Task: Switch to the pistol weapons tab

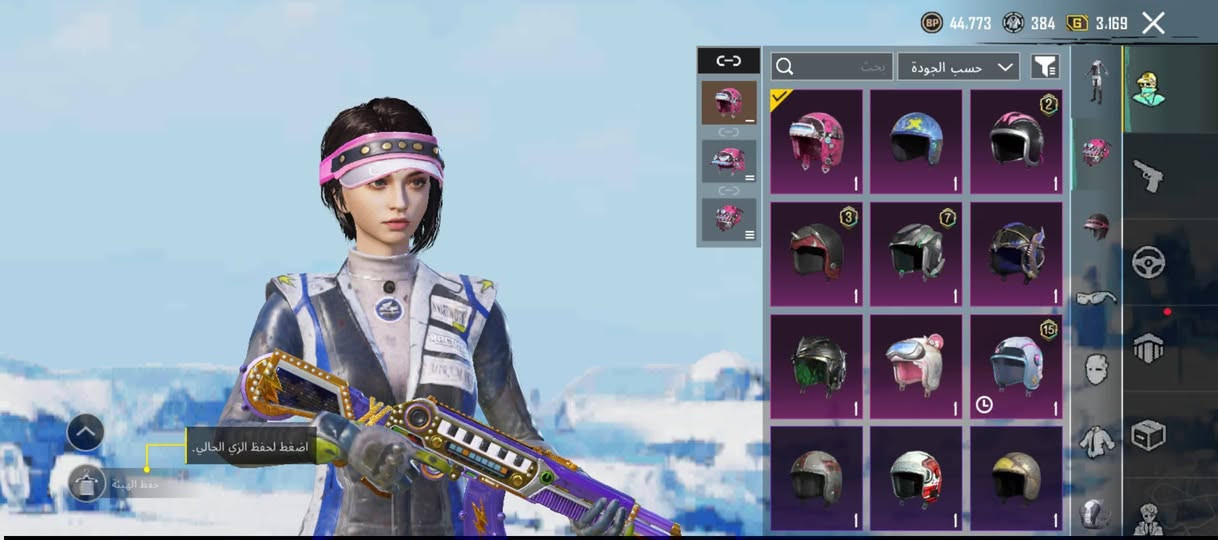Action: coord(1148,176)
